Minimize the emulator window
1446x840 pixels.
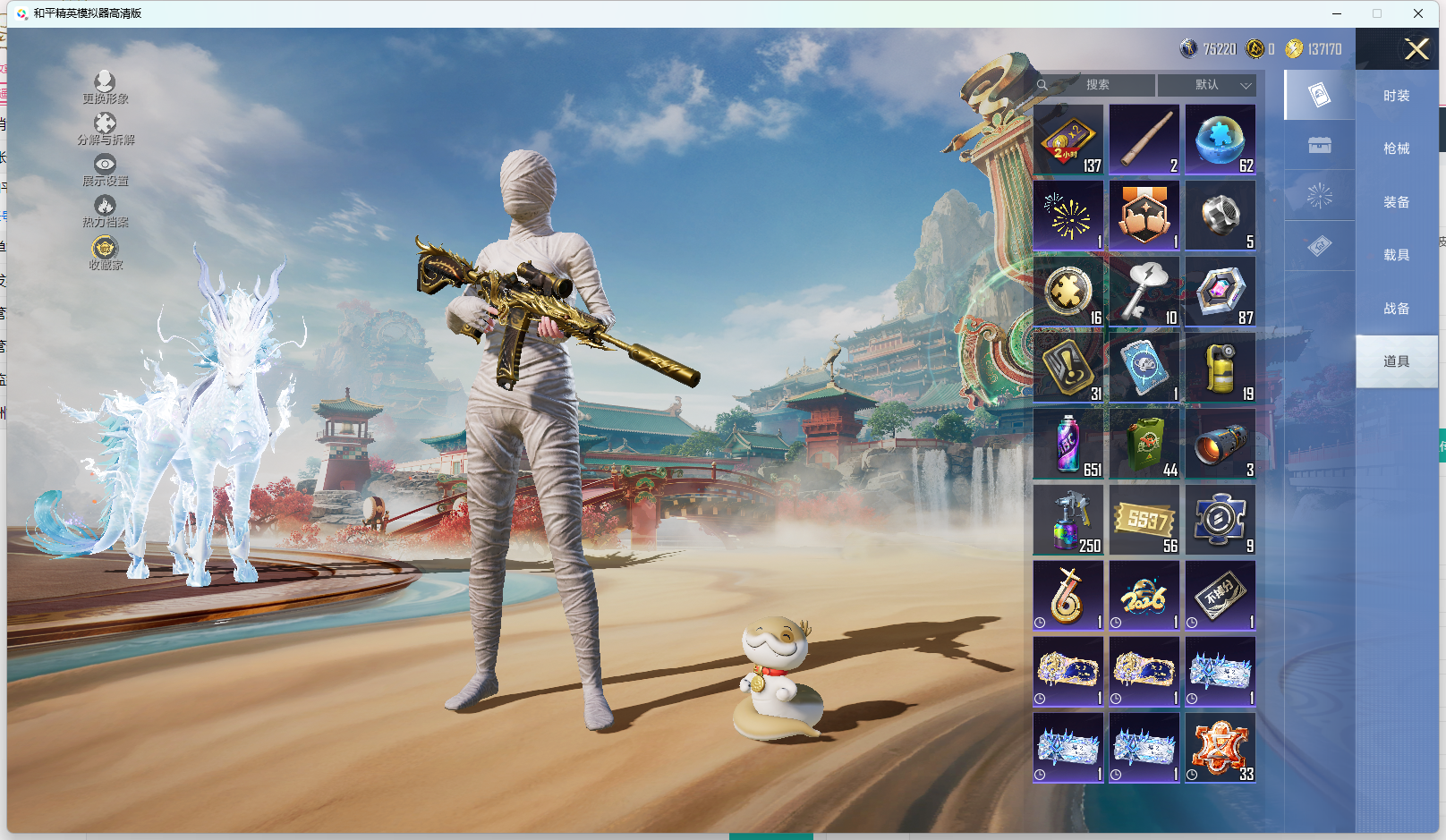coord(1337,13)
